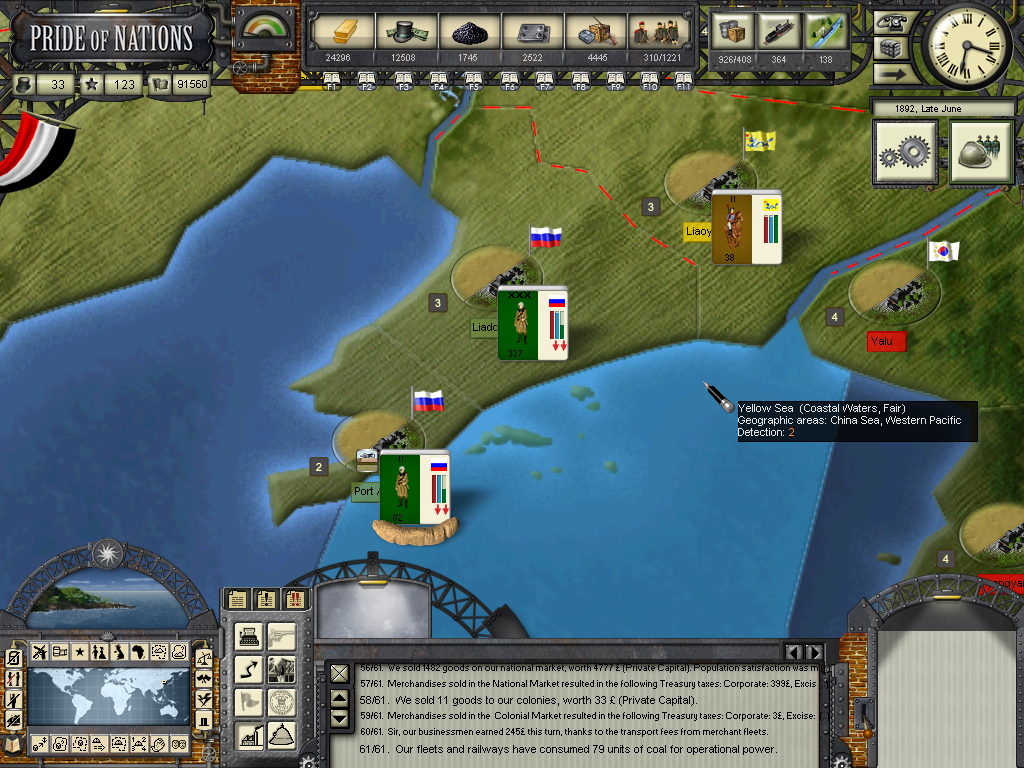This screenshot has height=768, width=1024.
Task: Click the right arrow button beside the clock
Action: coord(889,73)
